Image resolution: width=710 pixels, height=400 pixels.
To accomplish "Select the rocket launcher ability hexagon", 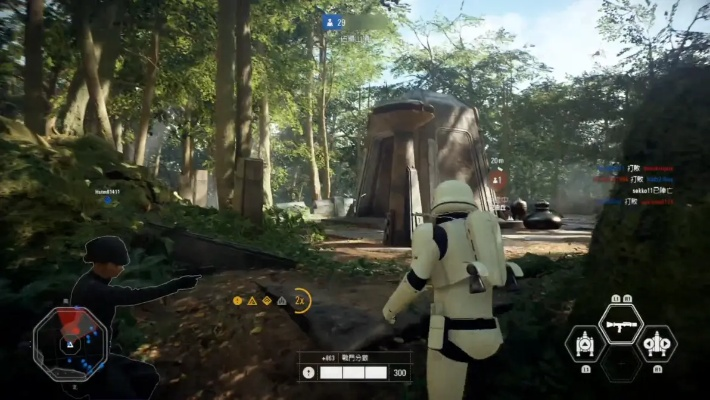I will pos(621,323).
